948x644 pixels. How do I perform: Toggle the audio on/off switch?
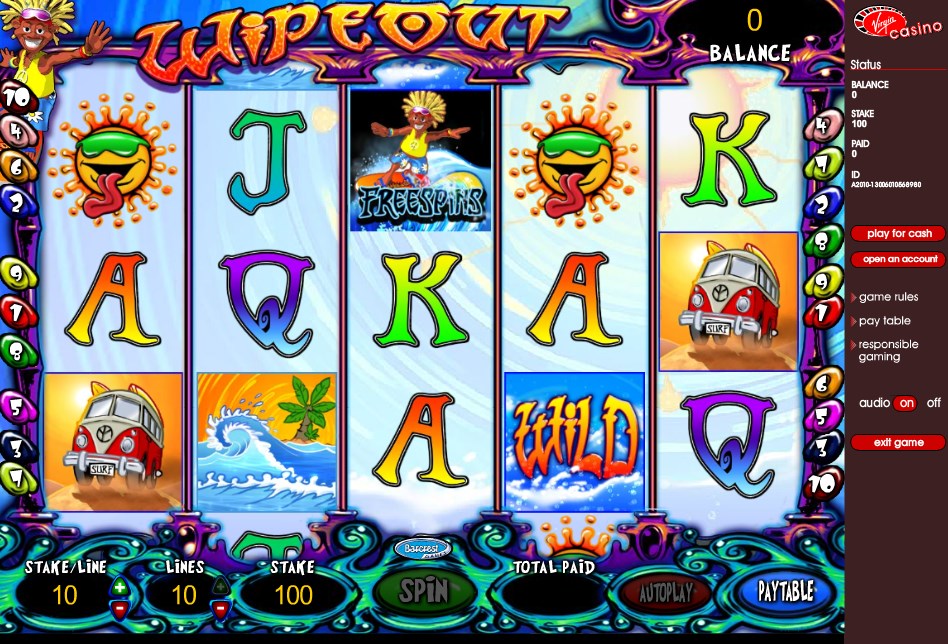(x=905, y=403)
